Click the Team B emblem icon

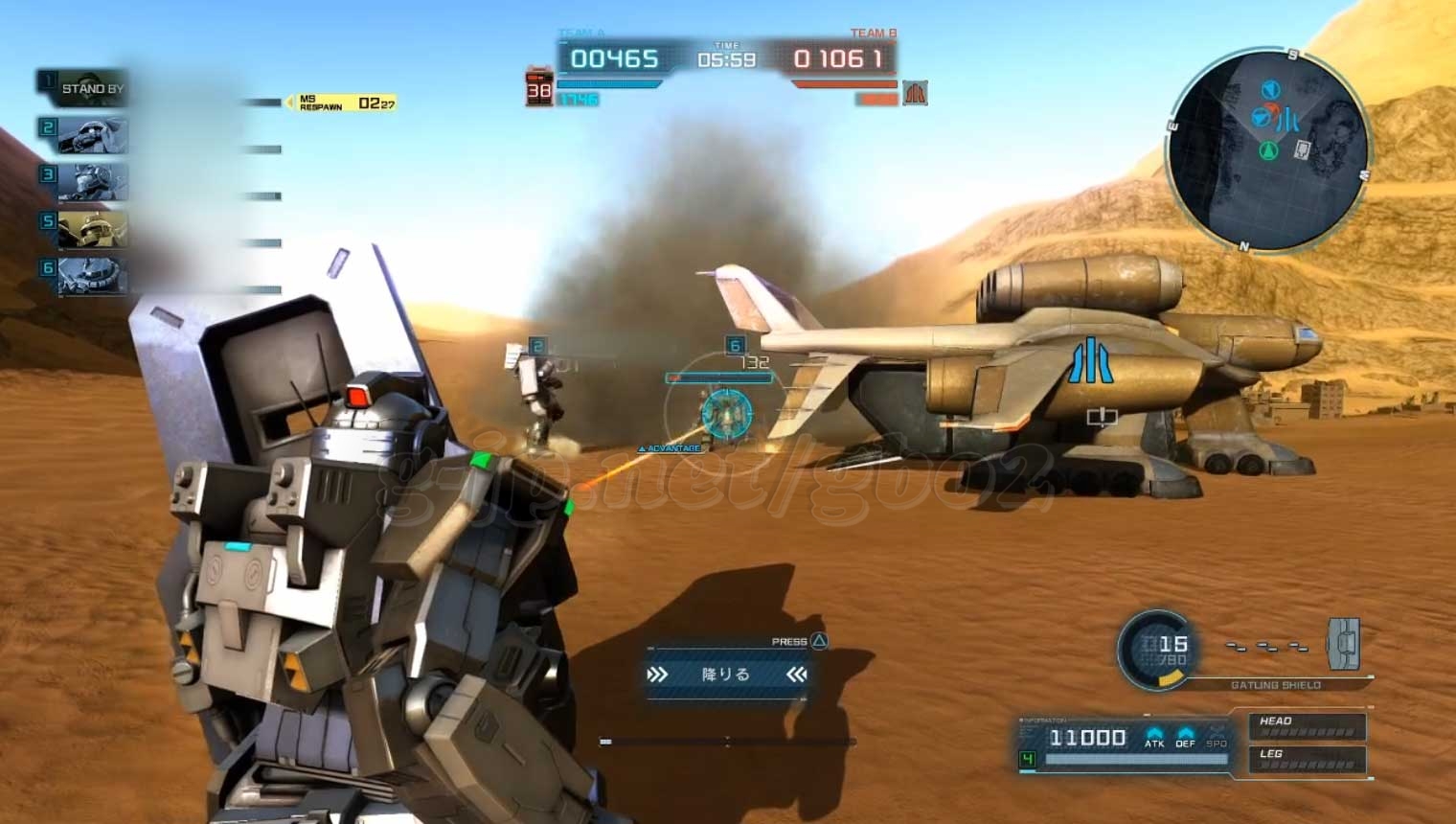pyautogui.click(x=915, y=93)
